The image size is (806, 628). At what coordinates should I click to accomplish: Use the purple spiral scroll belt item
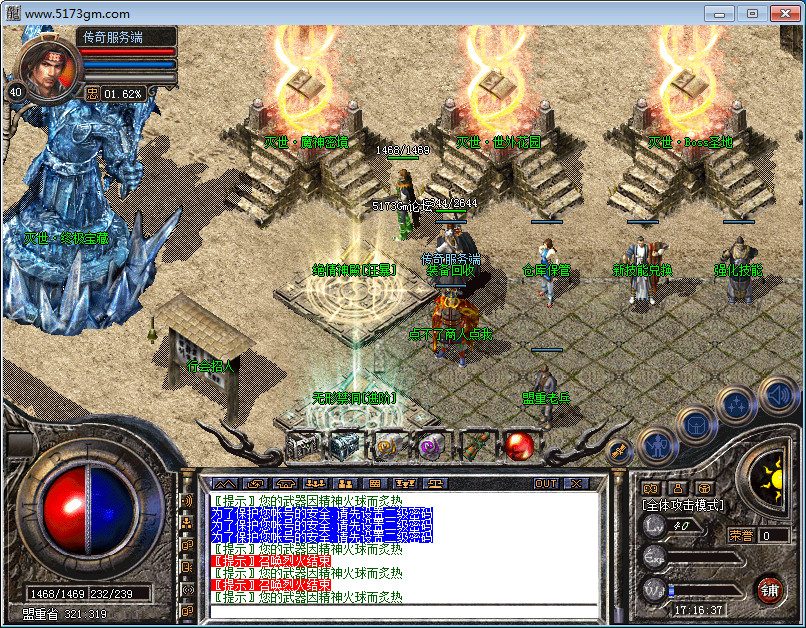[x=432, y=445]
